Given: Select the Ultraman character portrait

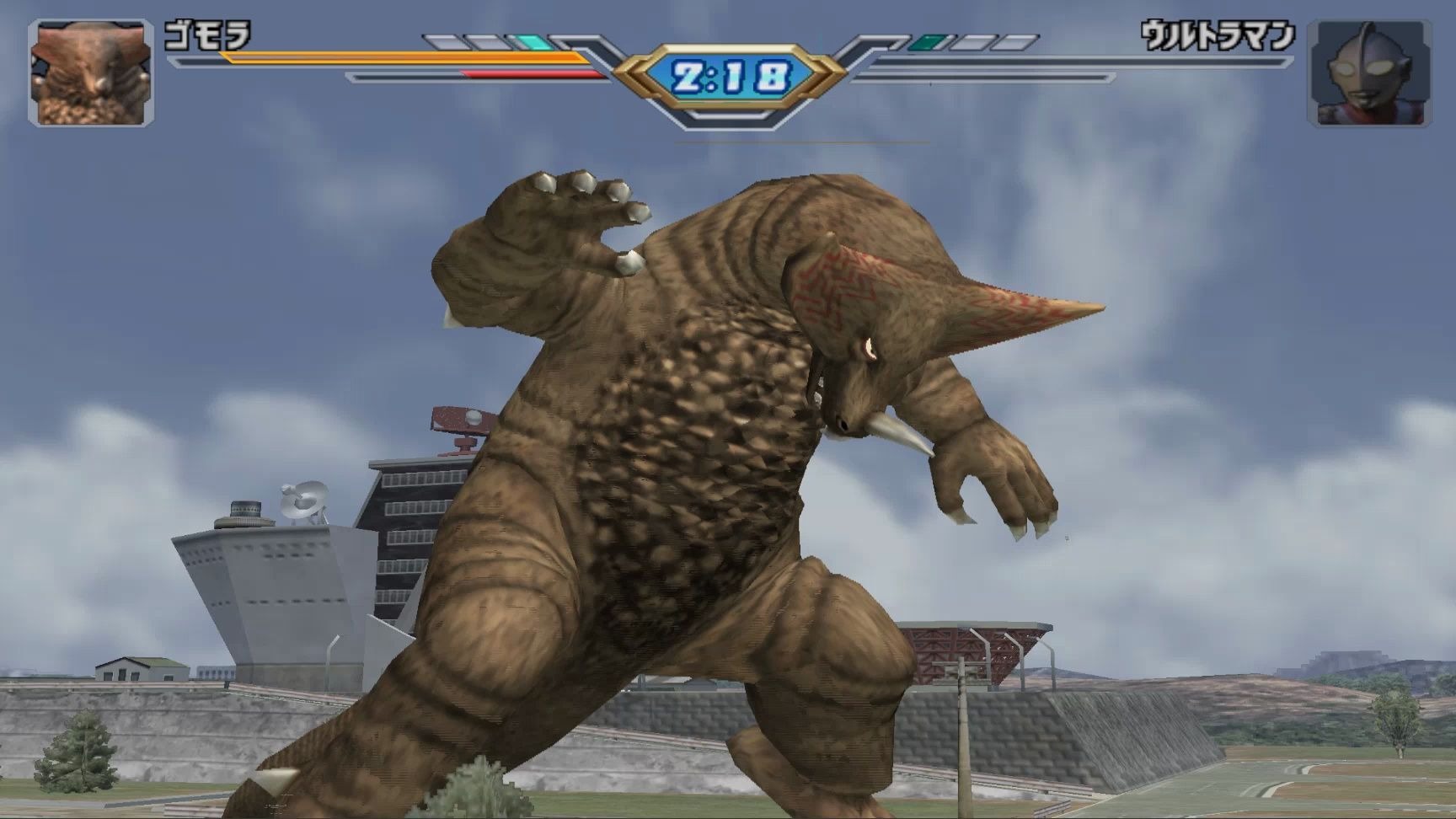Looking at the screenshot, I should coord(1368,73).
